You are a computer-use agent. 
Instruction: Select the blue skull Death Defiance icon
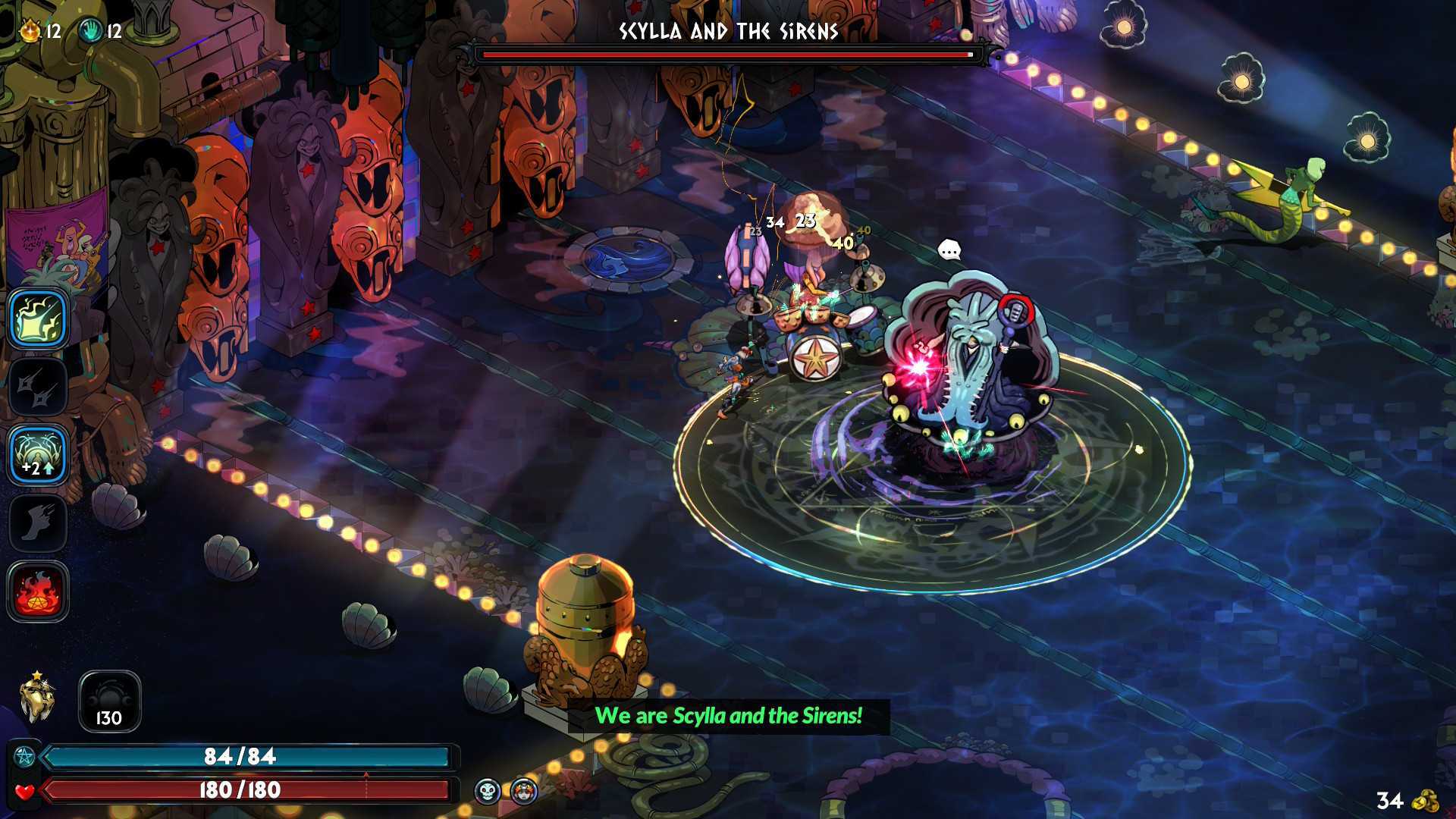pos(488,792)
